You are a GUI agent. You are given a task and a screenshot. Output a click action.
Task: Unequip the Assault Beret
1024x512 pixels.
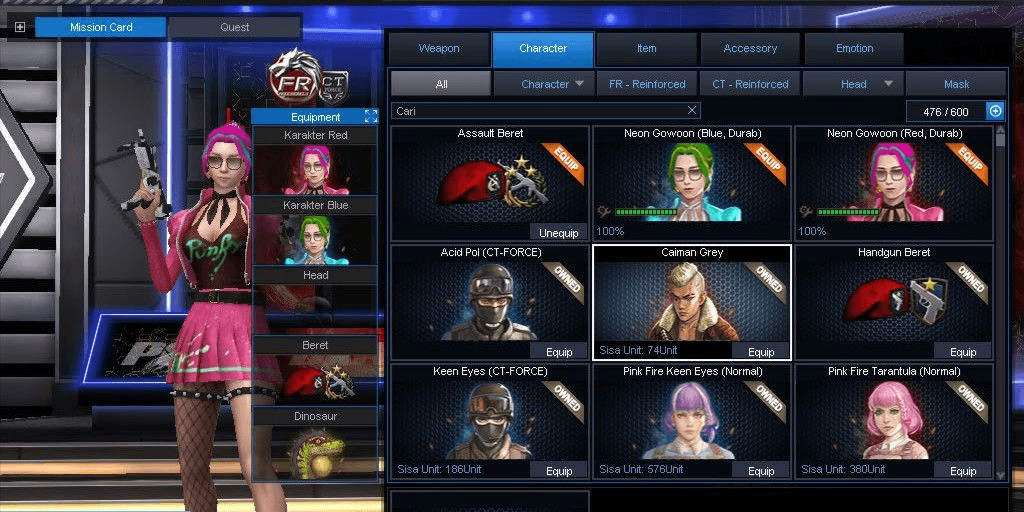coord(558,233)
